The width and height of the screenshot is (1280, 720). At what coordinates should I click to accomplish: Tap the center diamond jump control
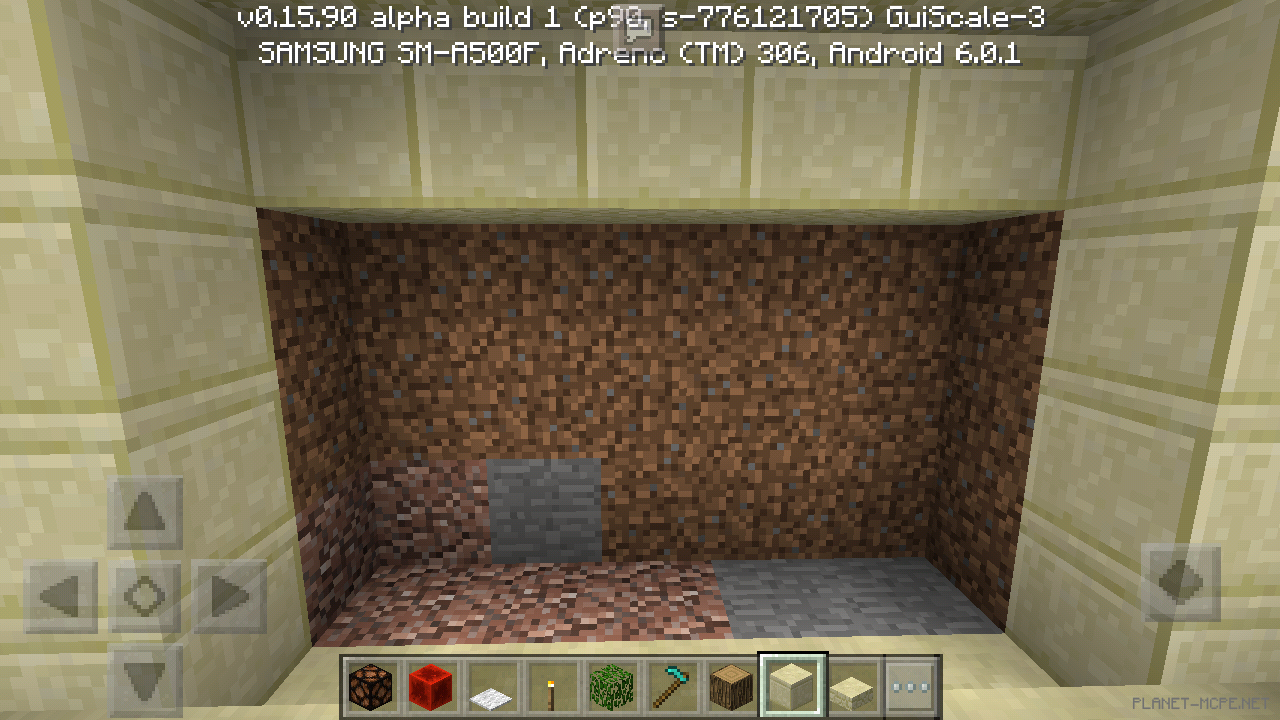click(x=143, y=593)
